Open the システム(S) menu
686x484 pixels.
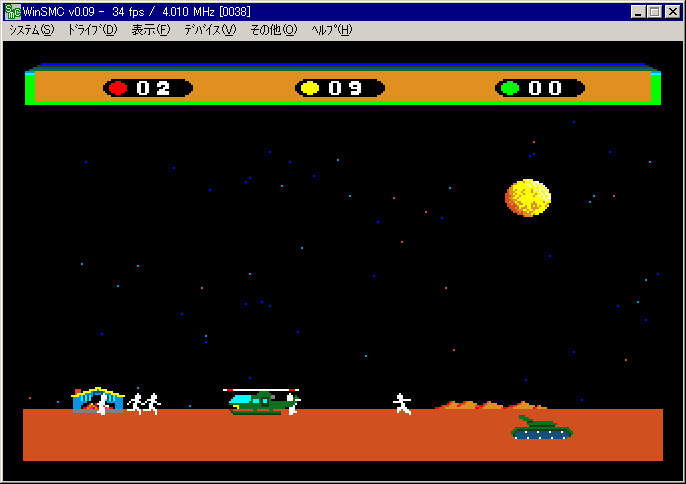click(32, 30)
